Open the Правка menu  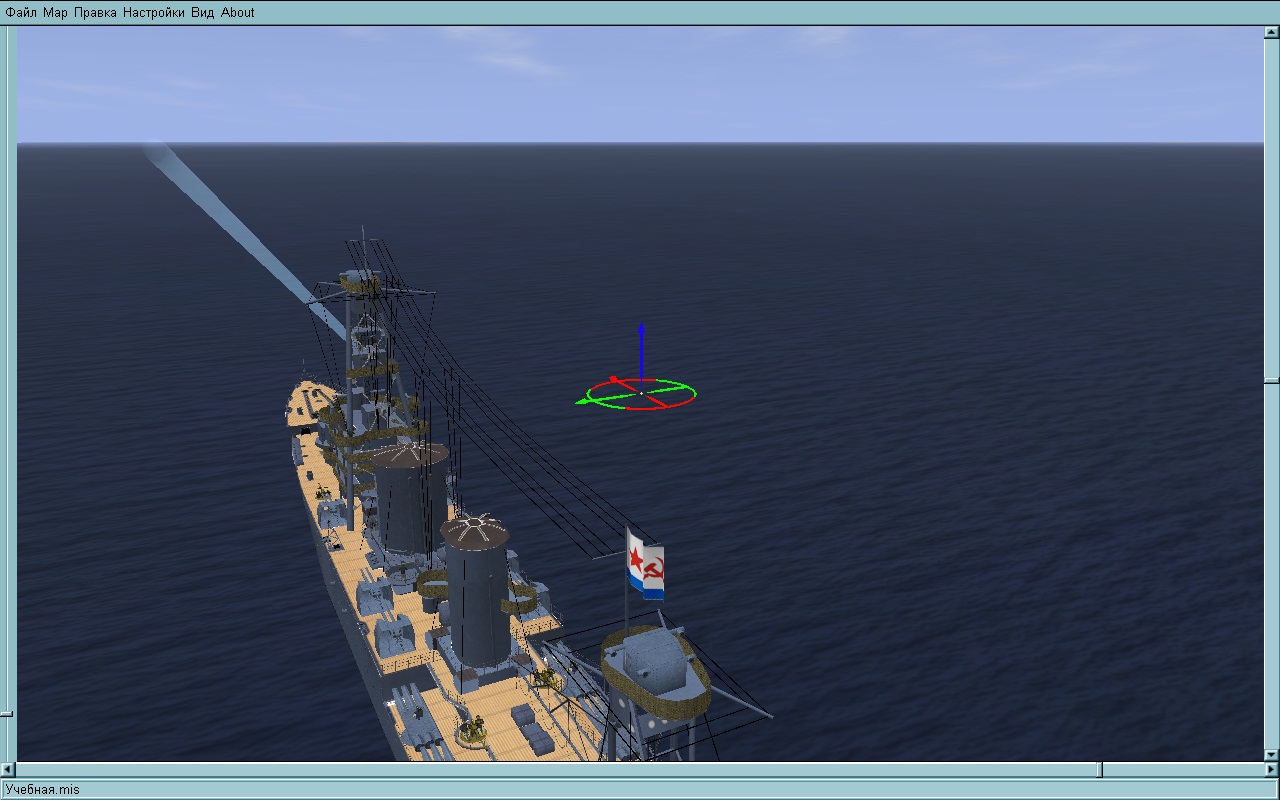pyautogui.click(x=95, y=12)
